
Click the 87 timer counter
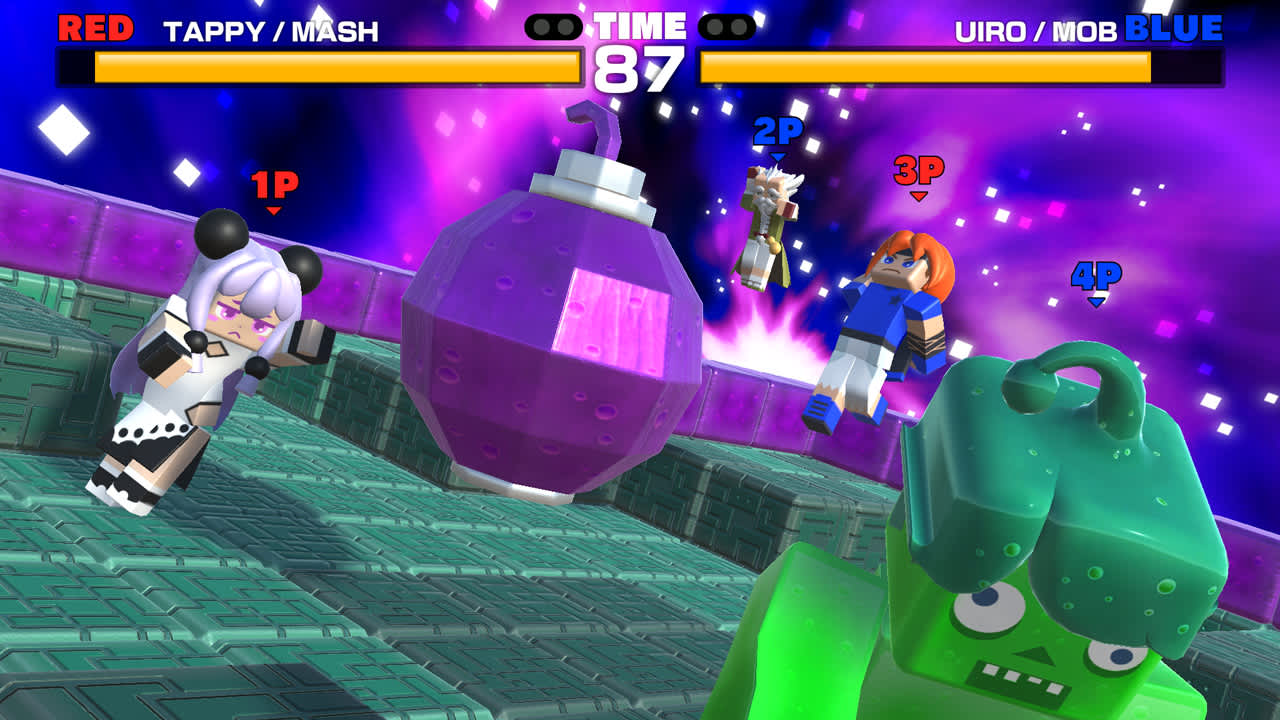pos(640,66)
